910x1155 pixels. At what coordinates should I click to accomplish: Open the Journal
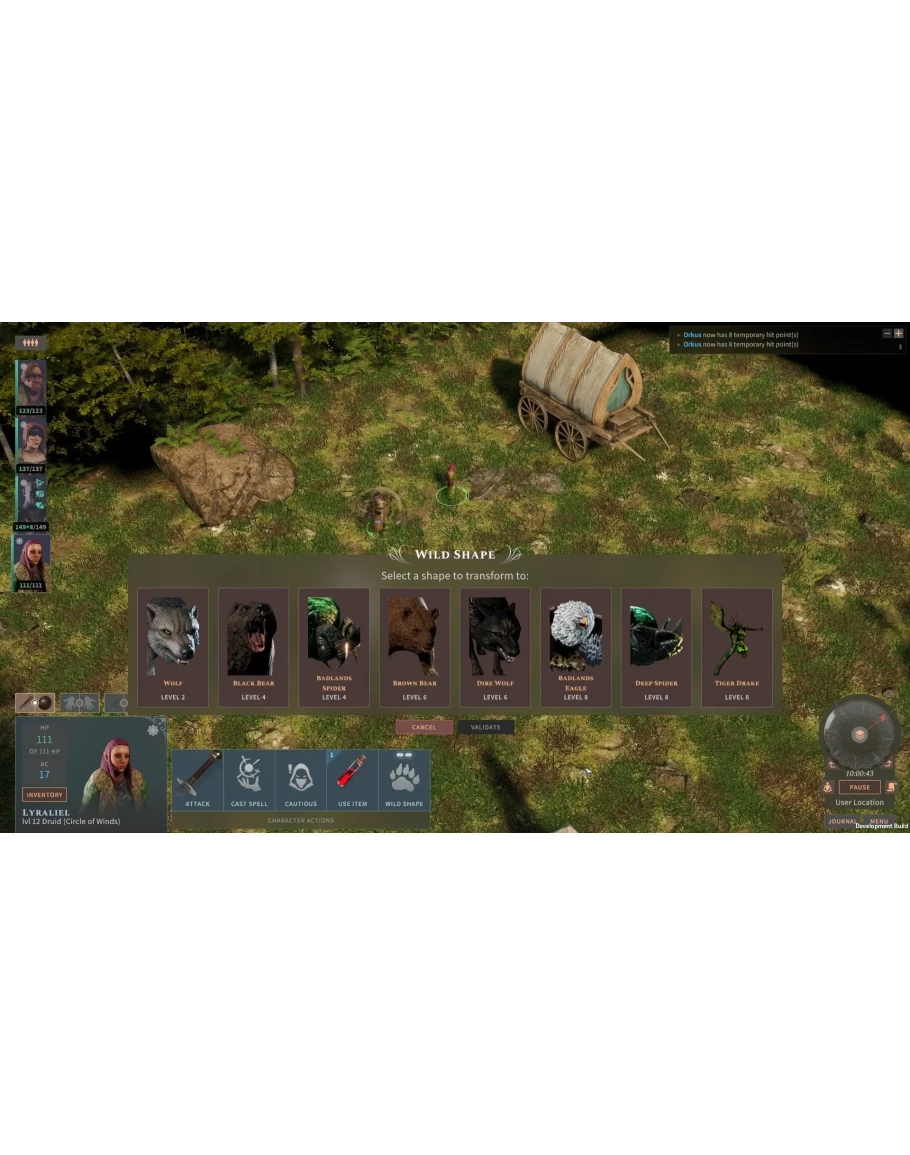tap(842, 821)
